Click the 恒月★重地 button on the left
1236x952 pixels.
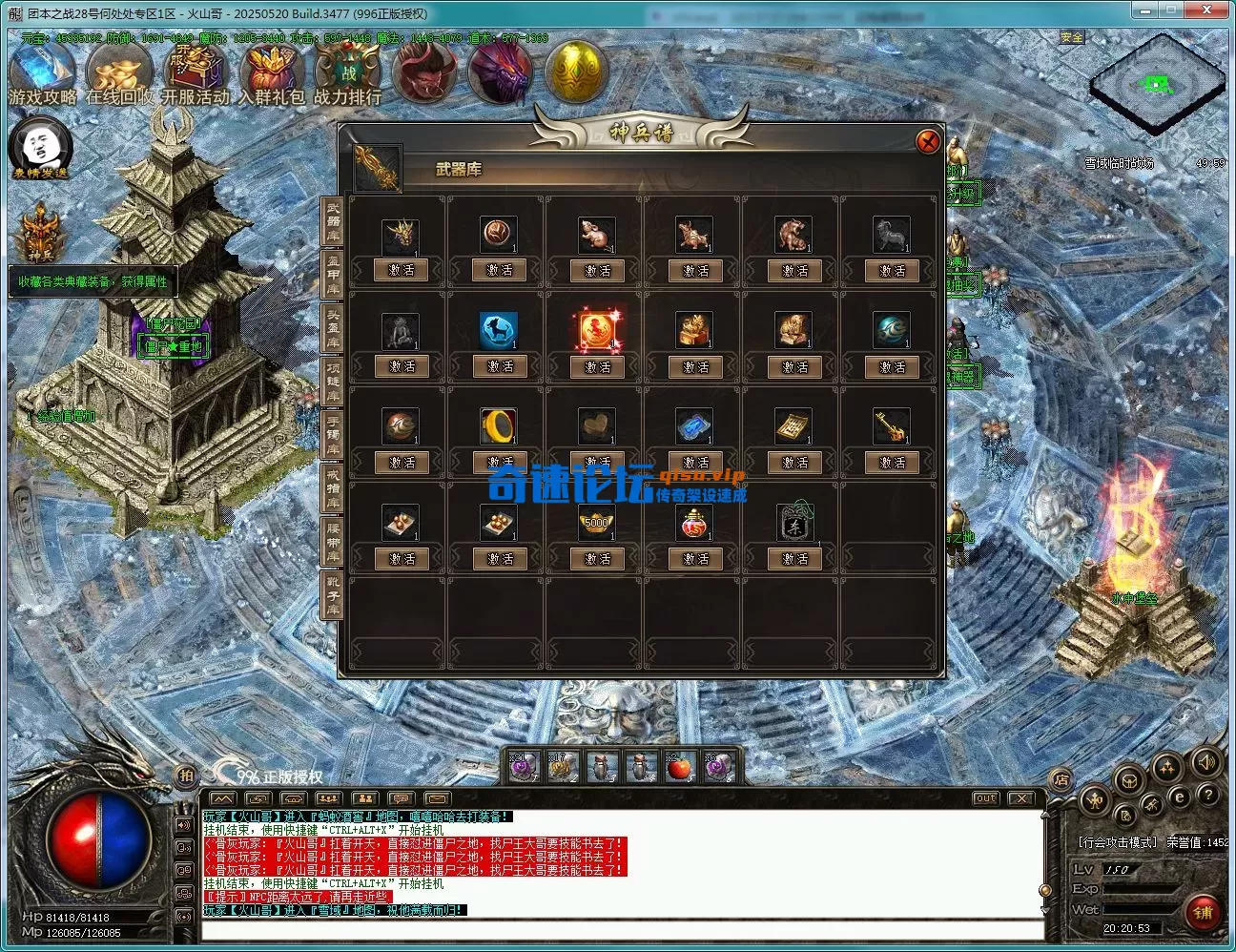click(x=174, y=347)
